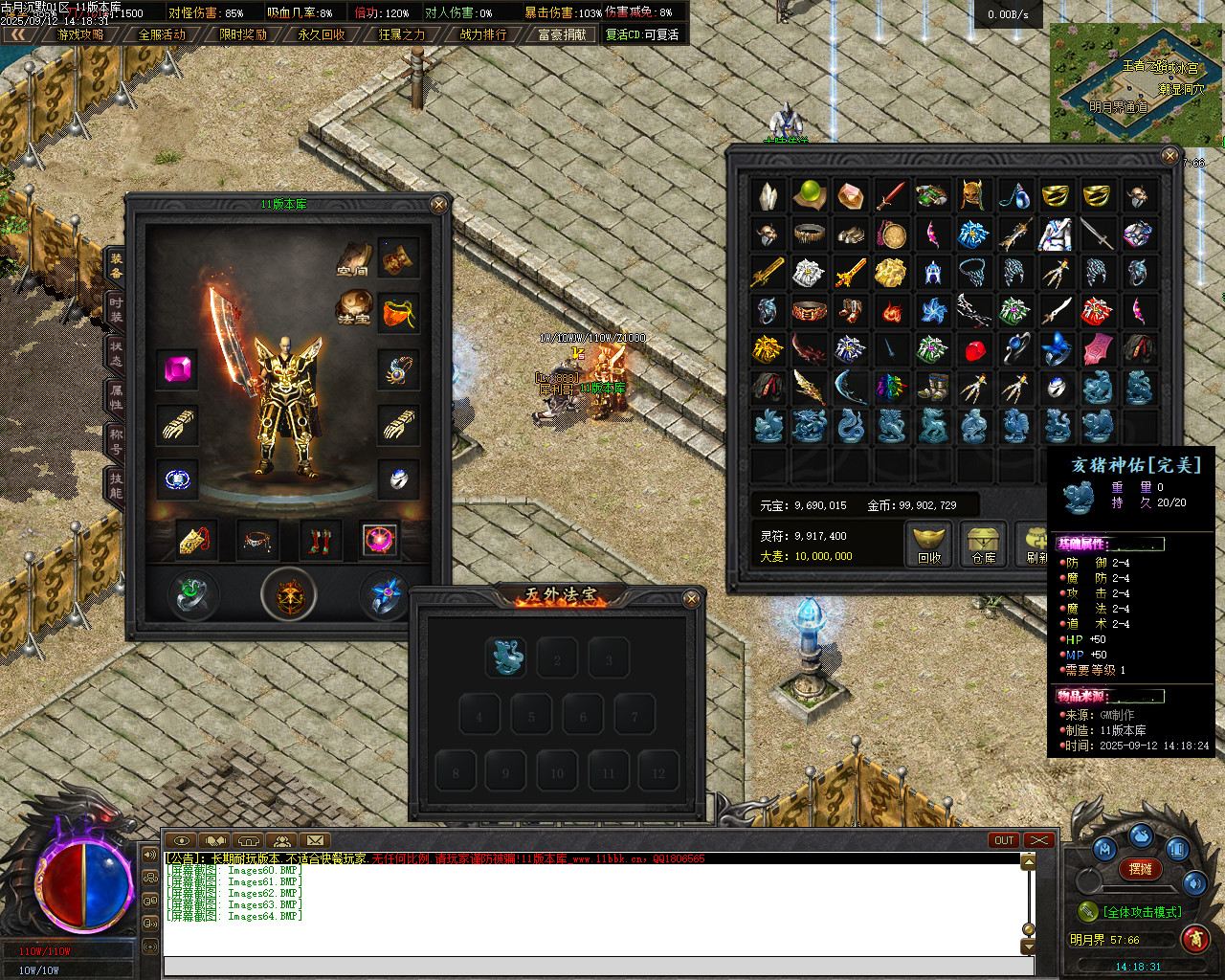Viewport: 1225px width, 980px height.
Task: Switch to the 属性 attributes tab
Action: click(x=116, y=396)
